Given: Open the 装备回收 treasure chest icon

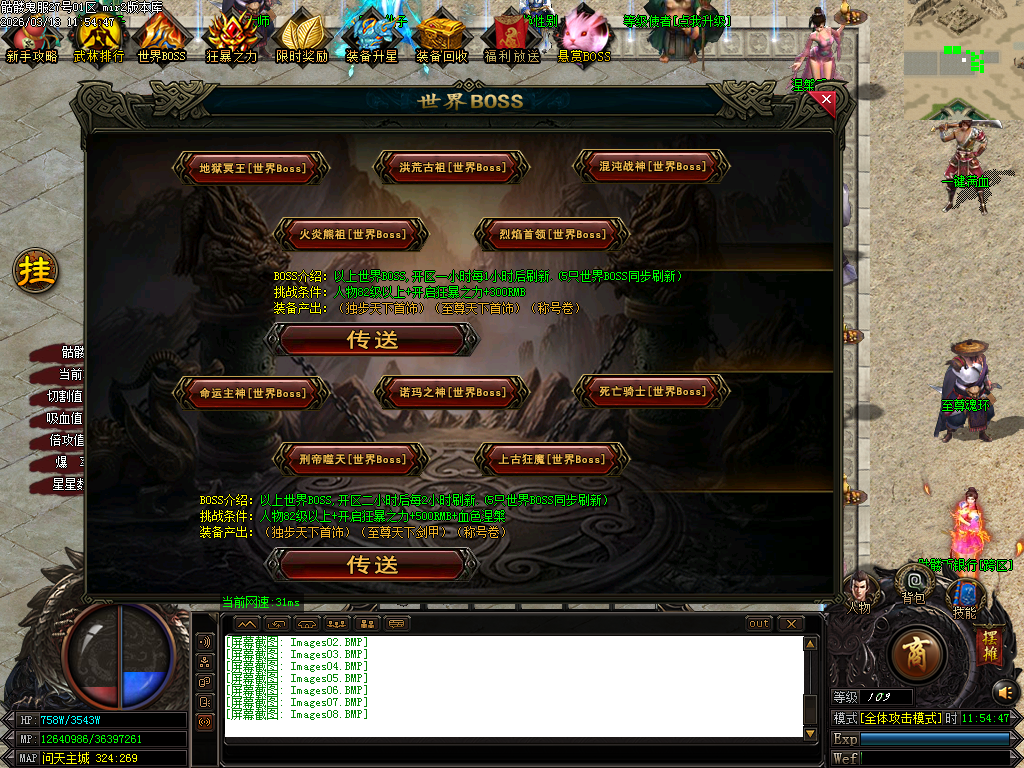Looking at the screenshot, I should [x=441, y=40].
